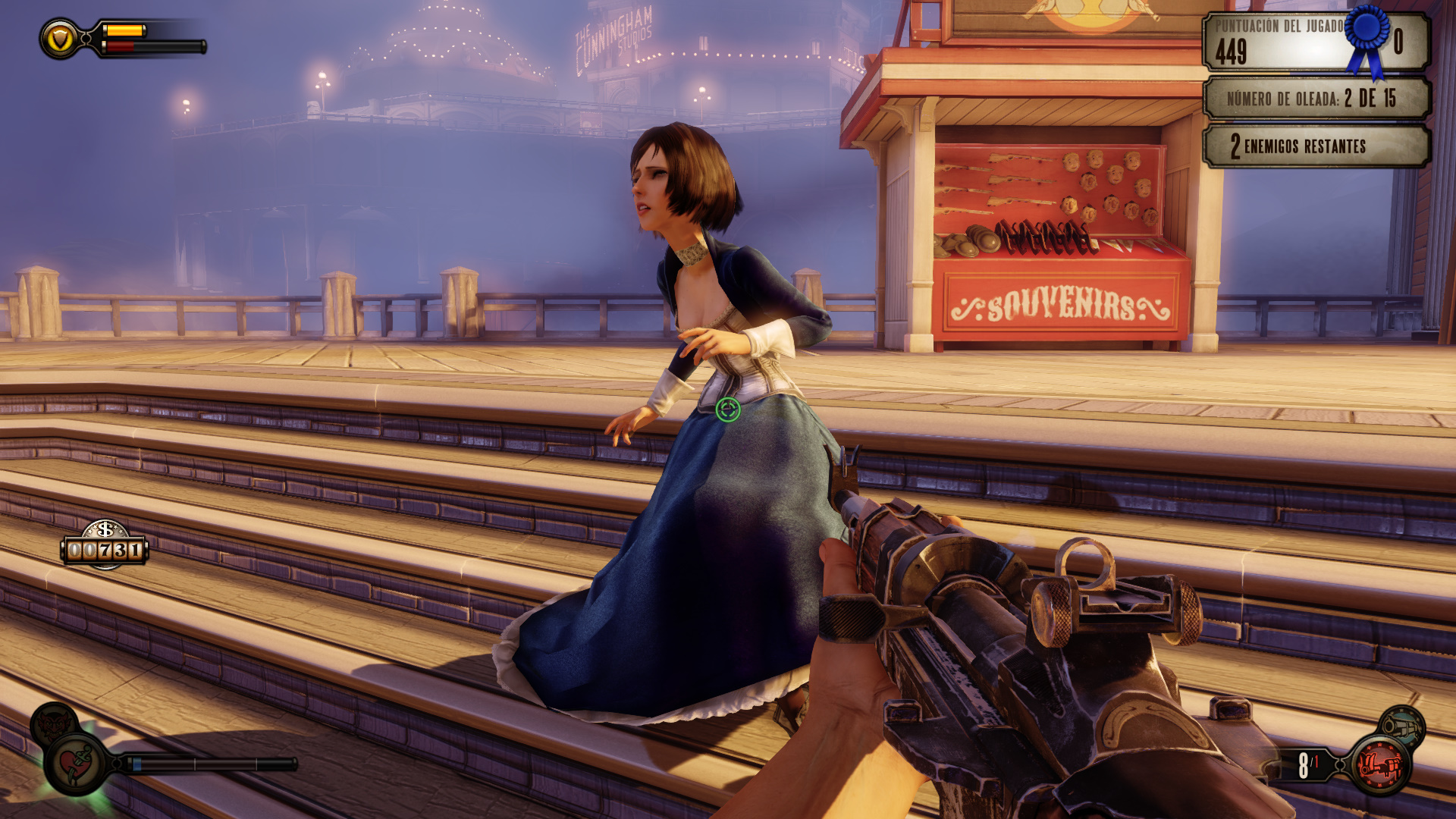The width and height of the screenshot is (1456, 819).
Task: Open the 'Número de oleada' wave tracker
Action: click(1316, 98)
